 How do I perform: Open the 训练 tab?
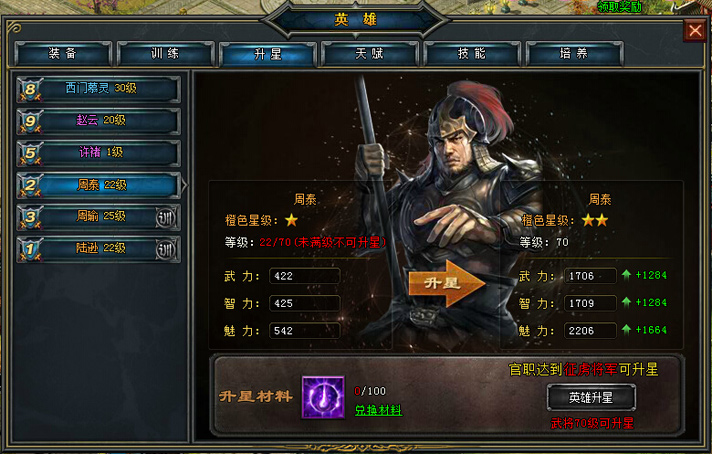point(166,53)
